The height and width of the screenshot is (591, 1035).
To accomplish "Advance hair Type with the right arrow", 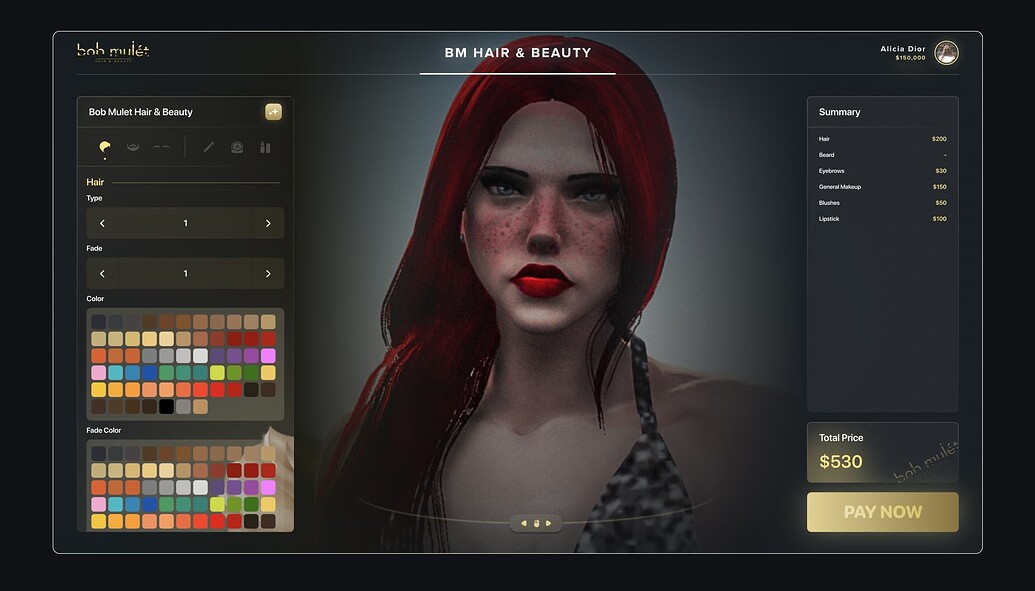I will (x=268, y=223).
